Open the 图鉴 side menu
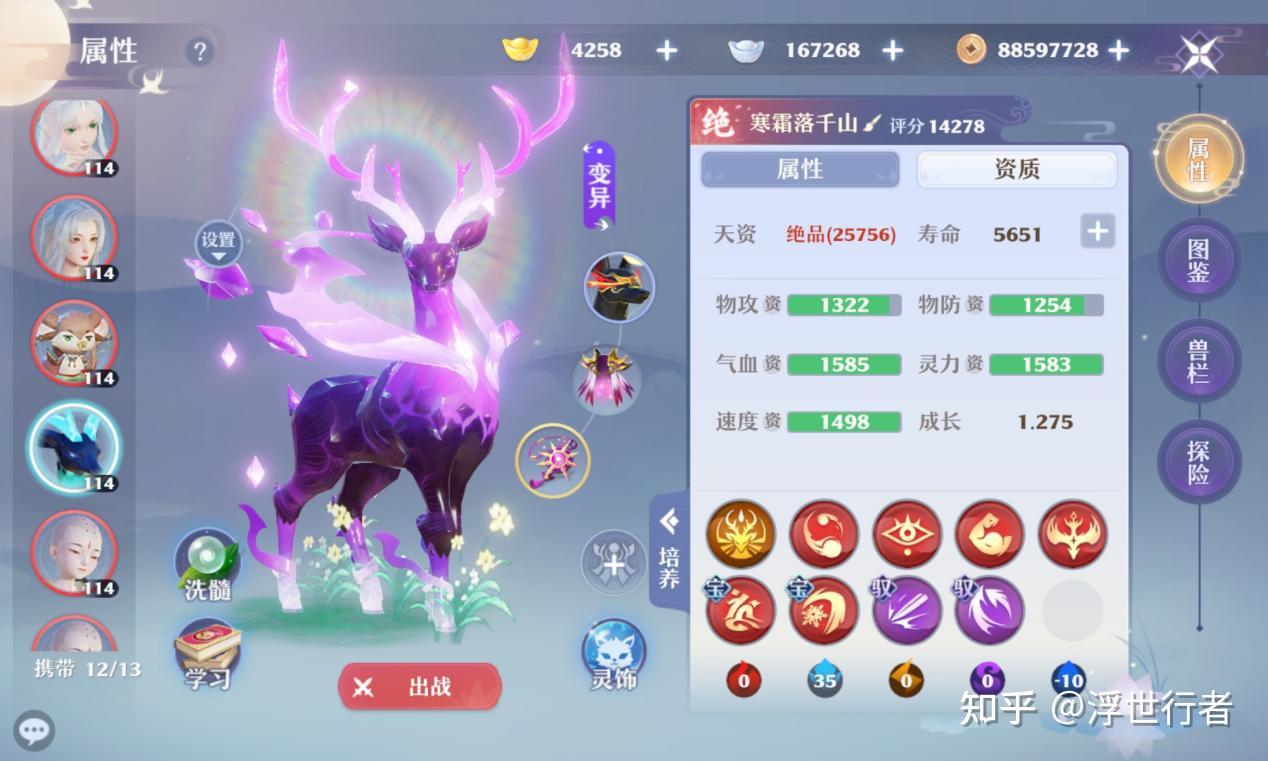The height and width of the screenshot is (761, 1268). pyautogui.click(x=1198, y=260)
